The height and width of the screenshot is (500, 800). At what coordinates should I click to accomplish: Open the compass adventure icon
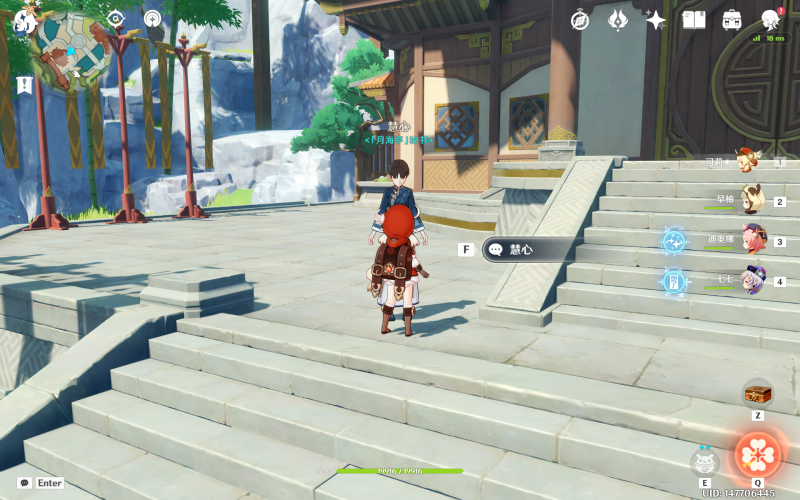[580, 19]
